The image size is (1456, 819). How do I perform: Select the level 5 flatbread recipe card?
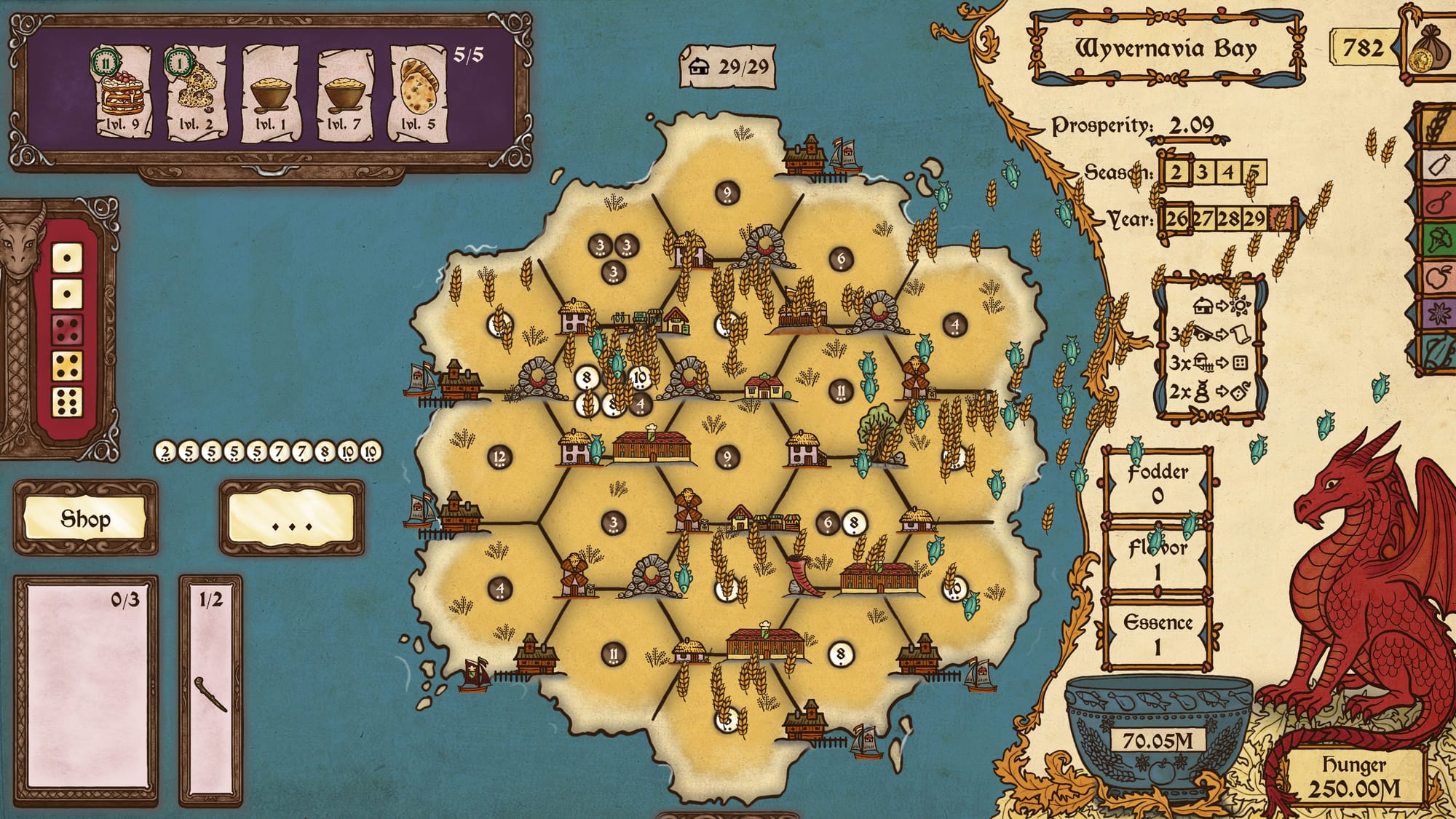[x=419, y=92]
